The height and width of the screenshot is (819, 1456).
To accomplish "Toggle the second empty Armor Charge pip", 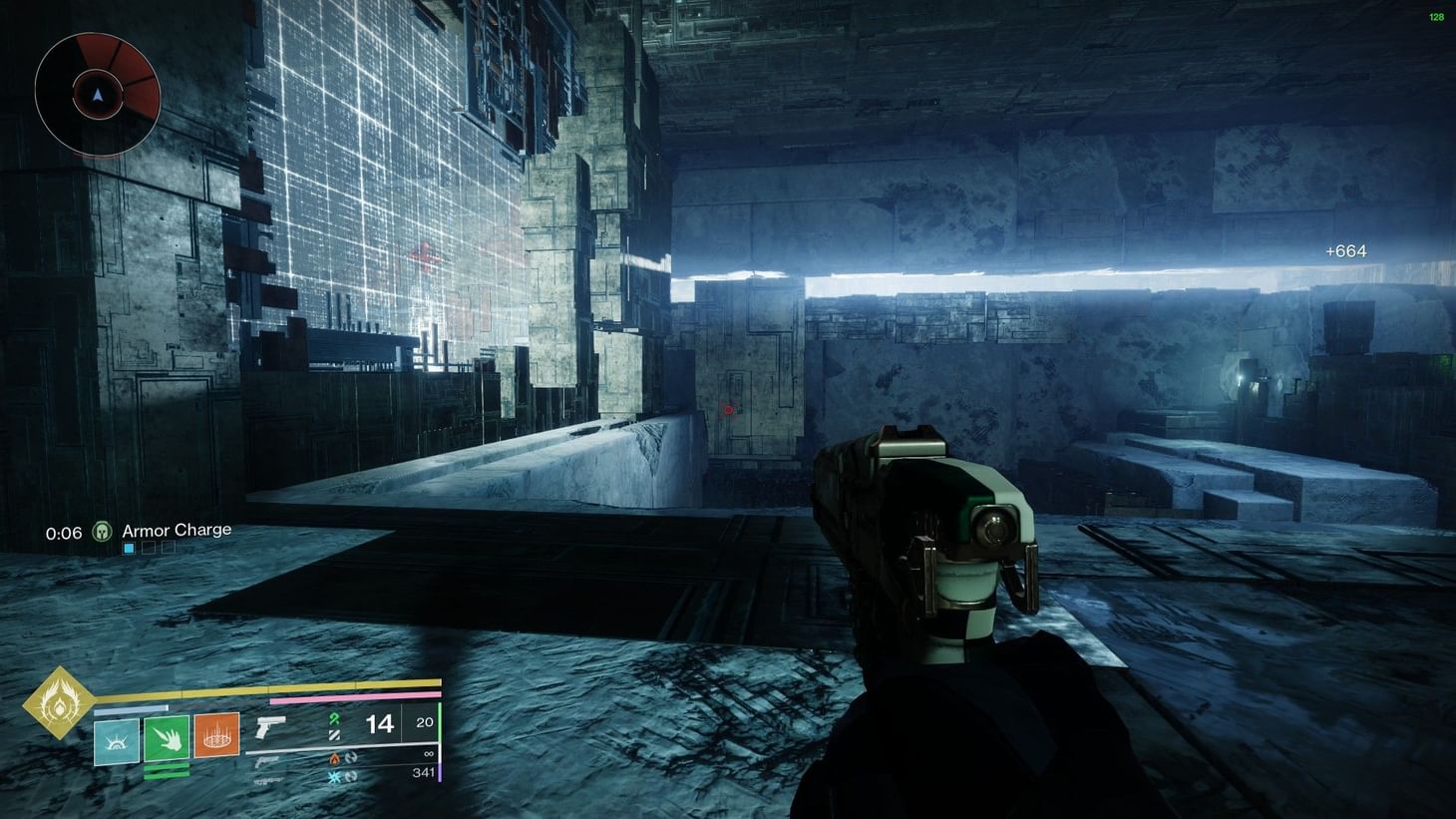I will tap(149, 548).
